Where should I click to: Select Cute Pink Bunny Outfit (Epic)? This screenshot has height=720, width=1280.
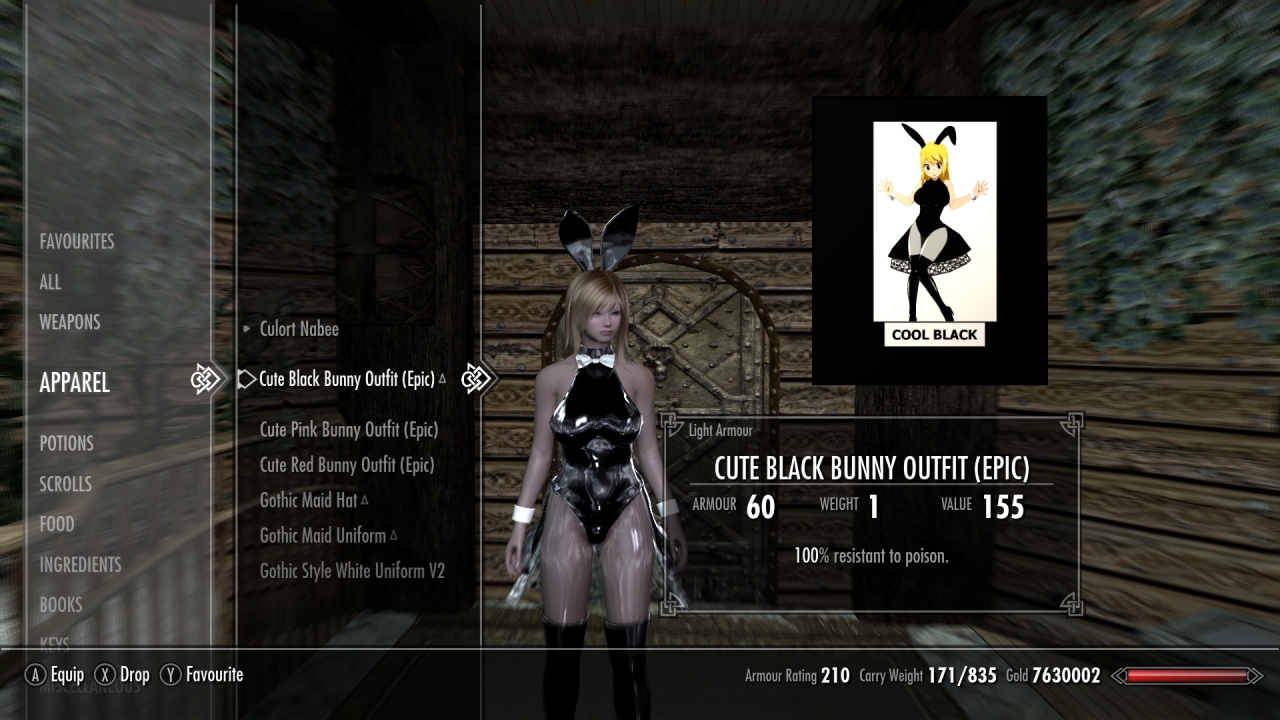[x=349, y=430]
